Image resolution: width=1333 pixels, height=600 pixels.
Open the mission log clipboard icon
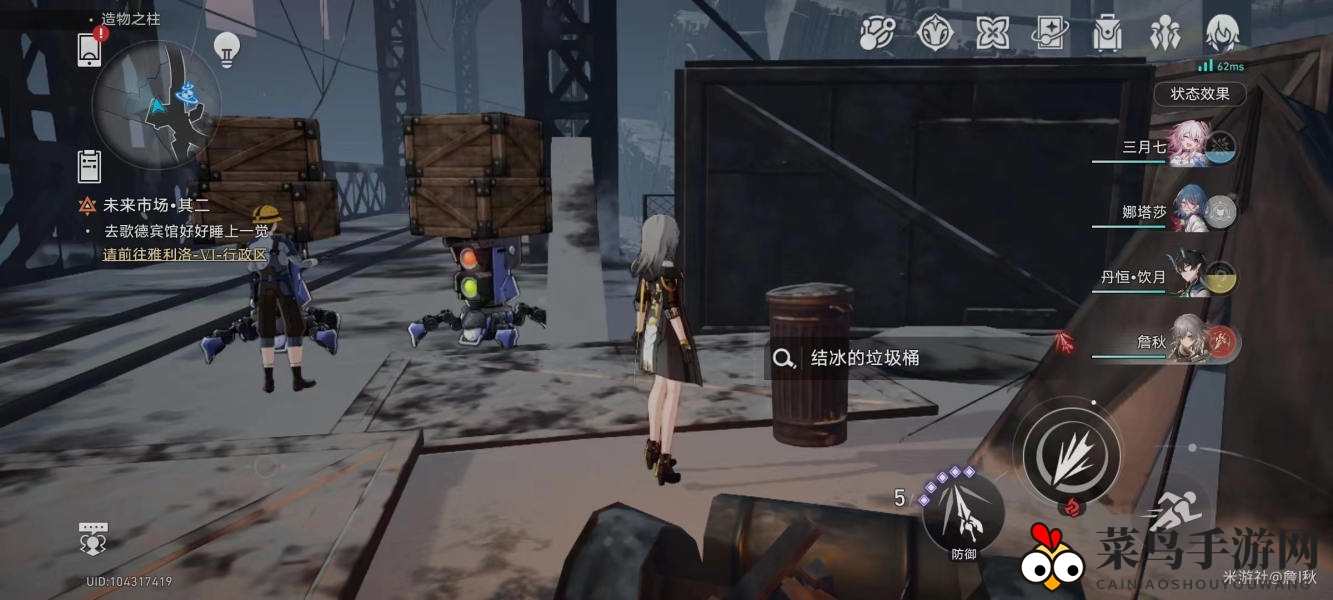point(89,165)
